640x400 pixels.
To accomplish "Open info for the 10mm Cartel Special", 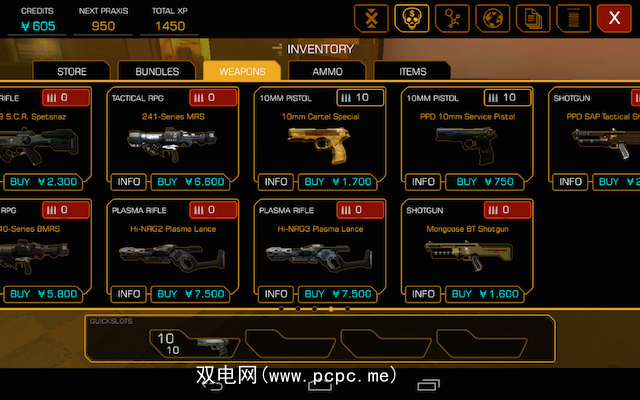I will pos(276,182).
